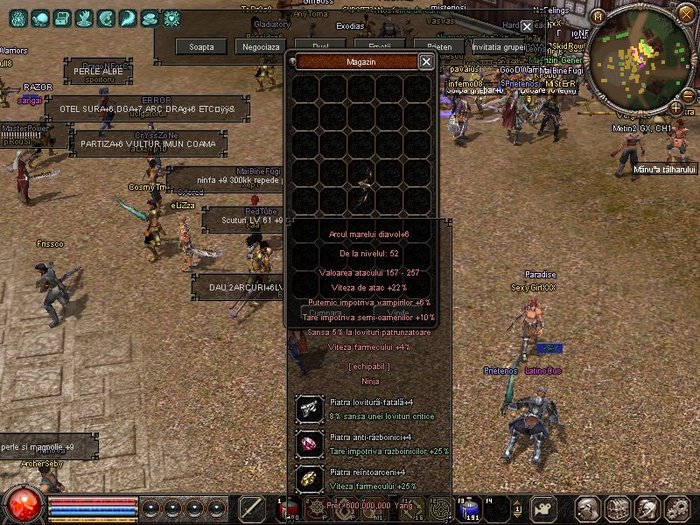Click the first teal status icon
This screenshot has width=700, height=525.
point(17,18)
